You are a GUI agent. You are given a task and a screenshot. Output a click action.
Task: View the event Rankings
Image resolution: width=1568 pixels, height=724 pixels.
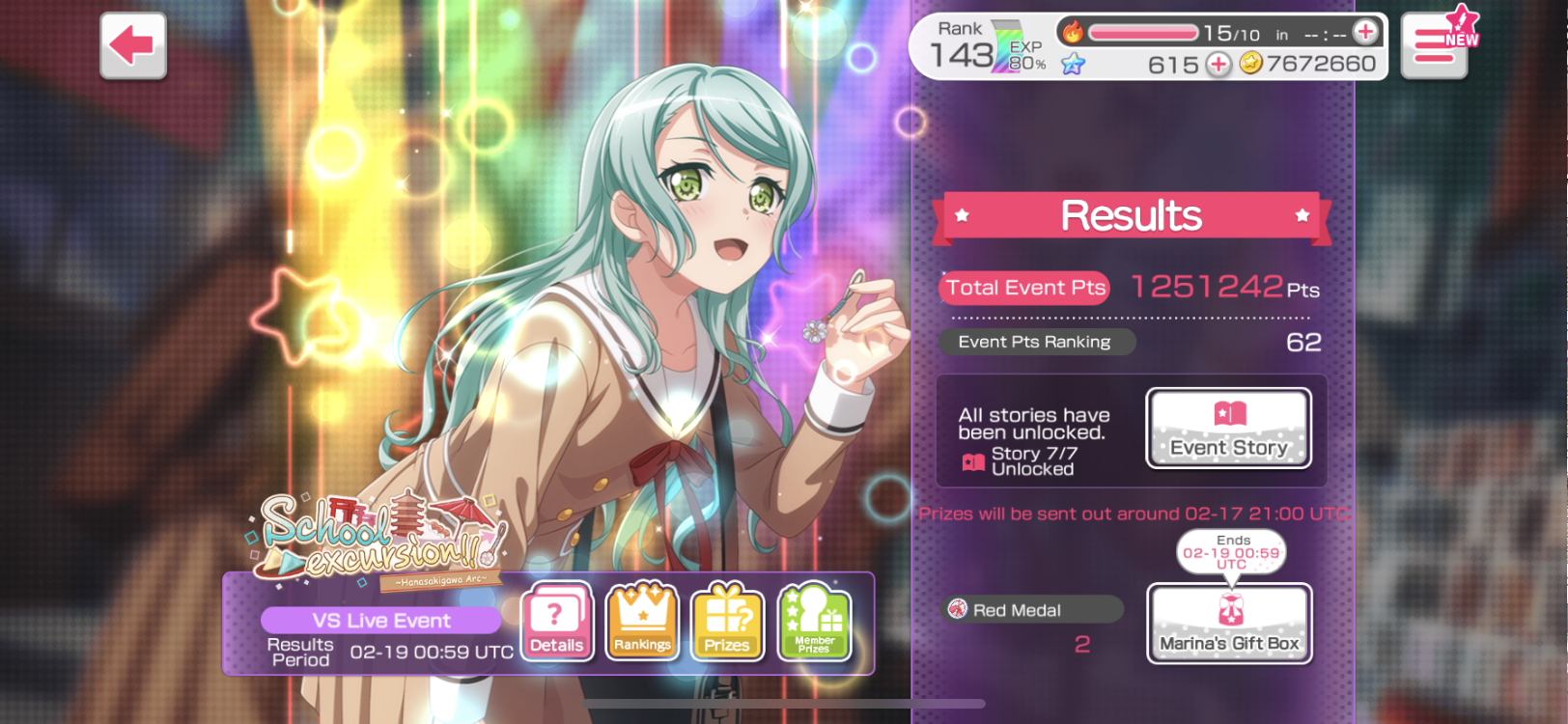(x=642, y=623)
